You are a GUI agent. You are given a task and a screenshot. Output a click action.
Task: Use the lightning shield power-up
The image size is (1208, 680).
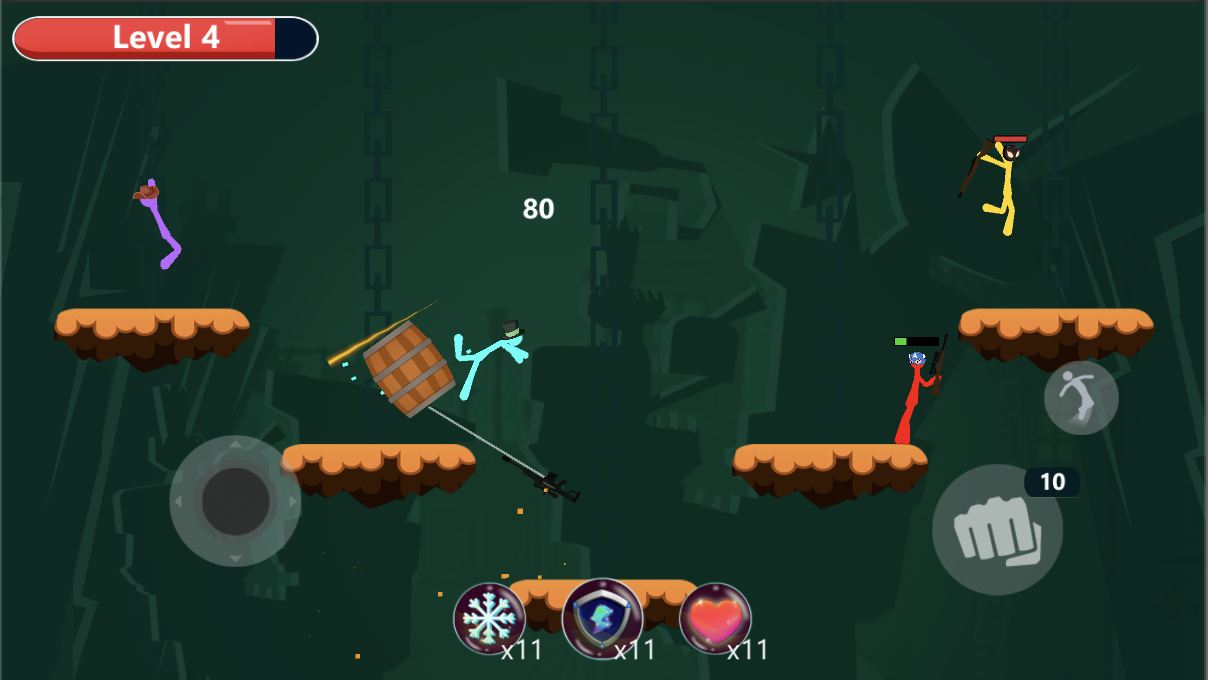pyautogui.click(x=602, y=618)
